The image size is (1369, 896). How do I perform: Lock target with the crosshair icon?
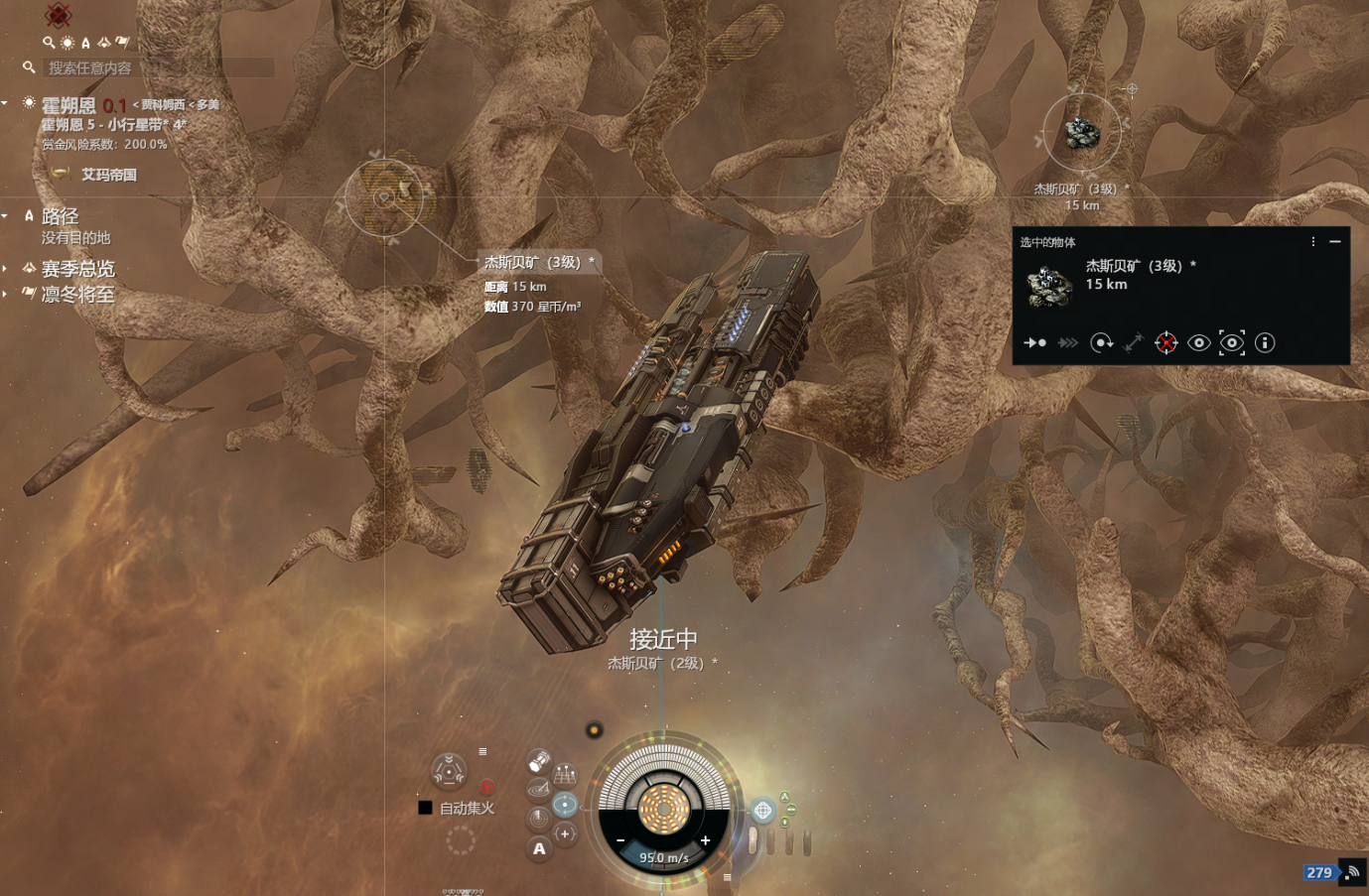pyautogui.click(x=1166, y=342)
